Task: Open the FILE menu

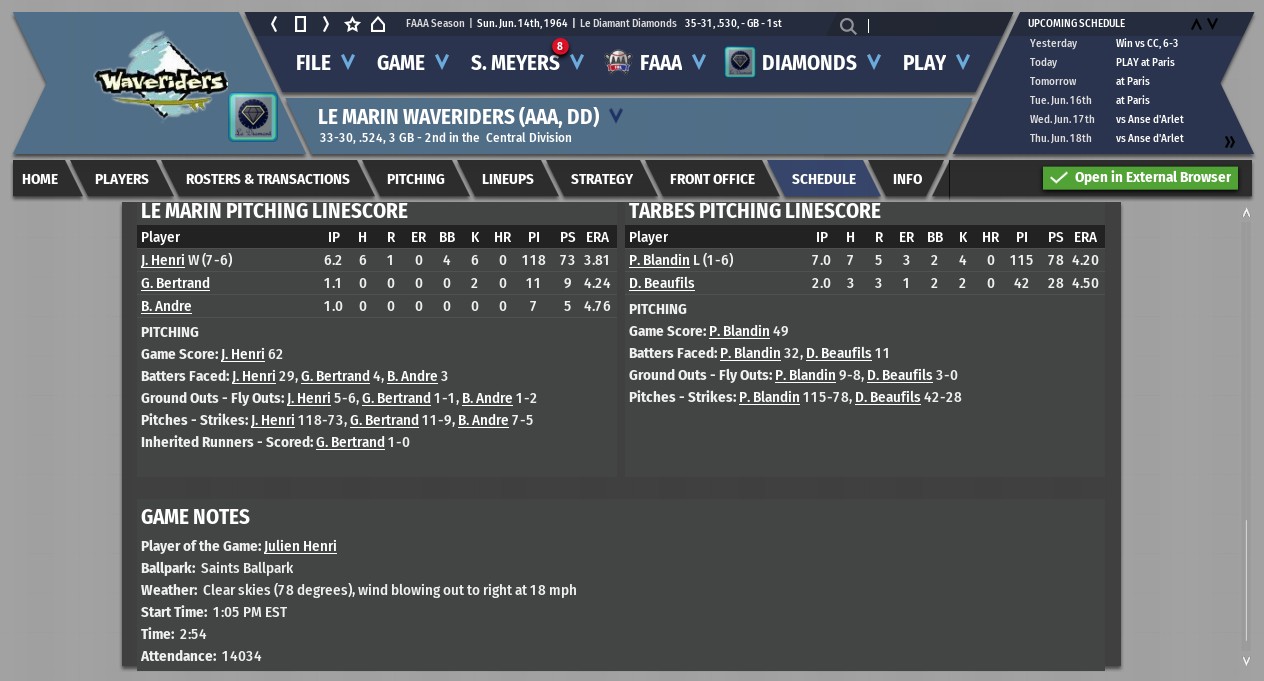Action: coord(324,63)
